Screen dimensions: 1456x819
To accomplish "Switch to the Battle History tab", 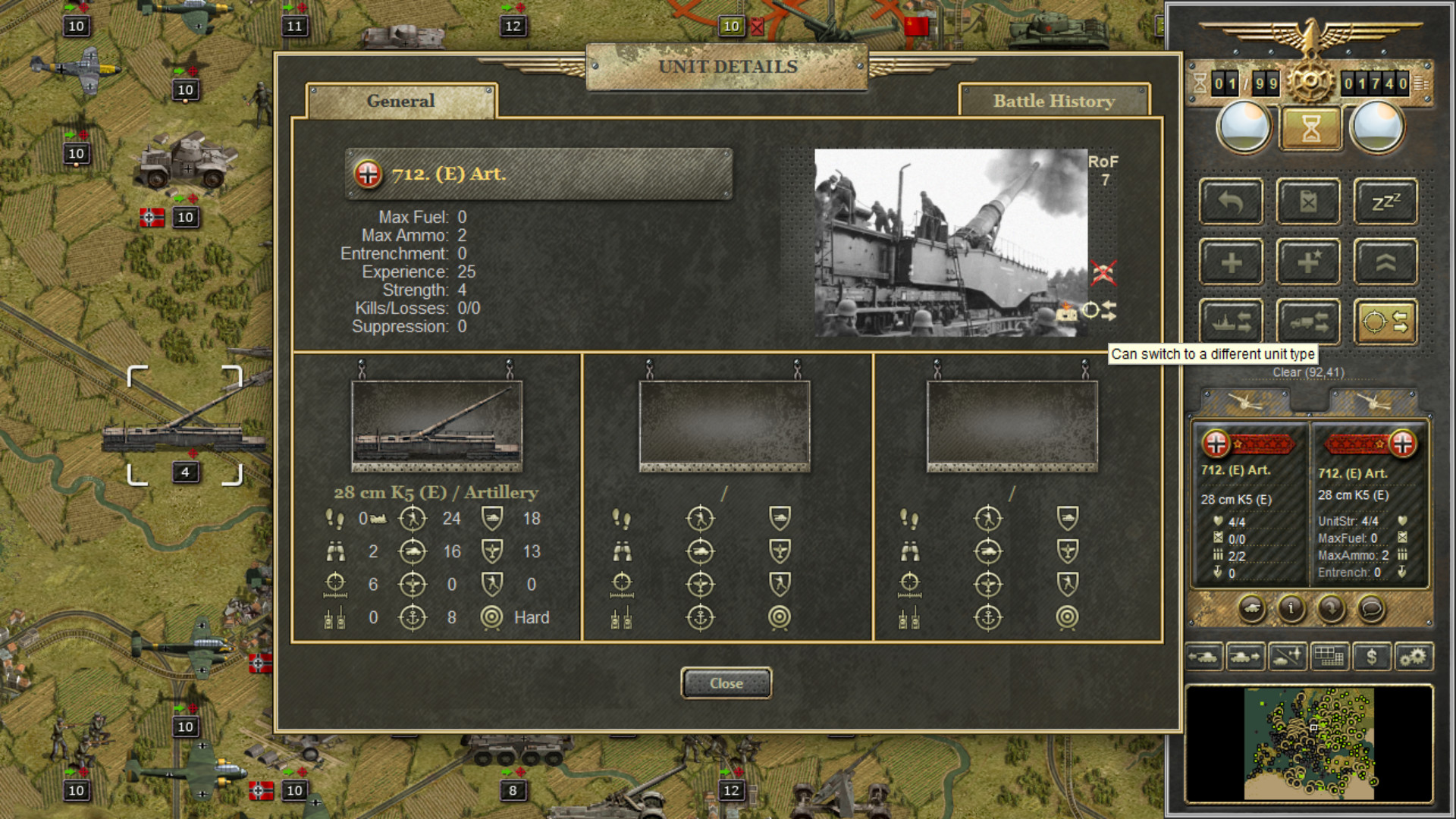I will 1053,101.
